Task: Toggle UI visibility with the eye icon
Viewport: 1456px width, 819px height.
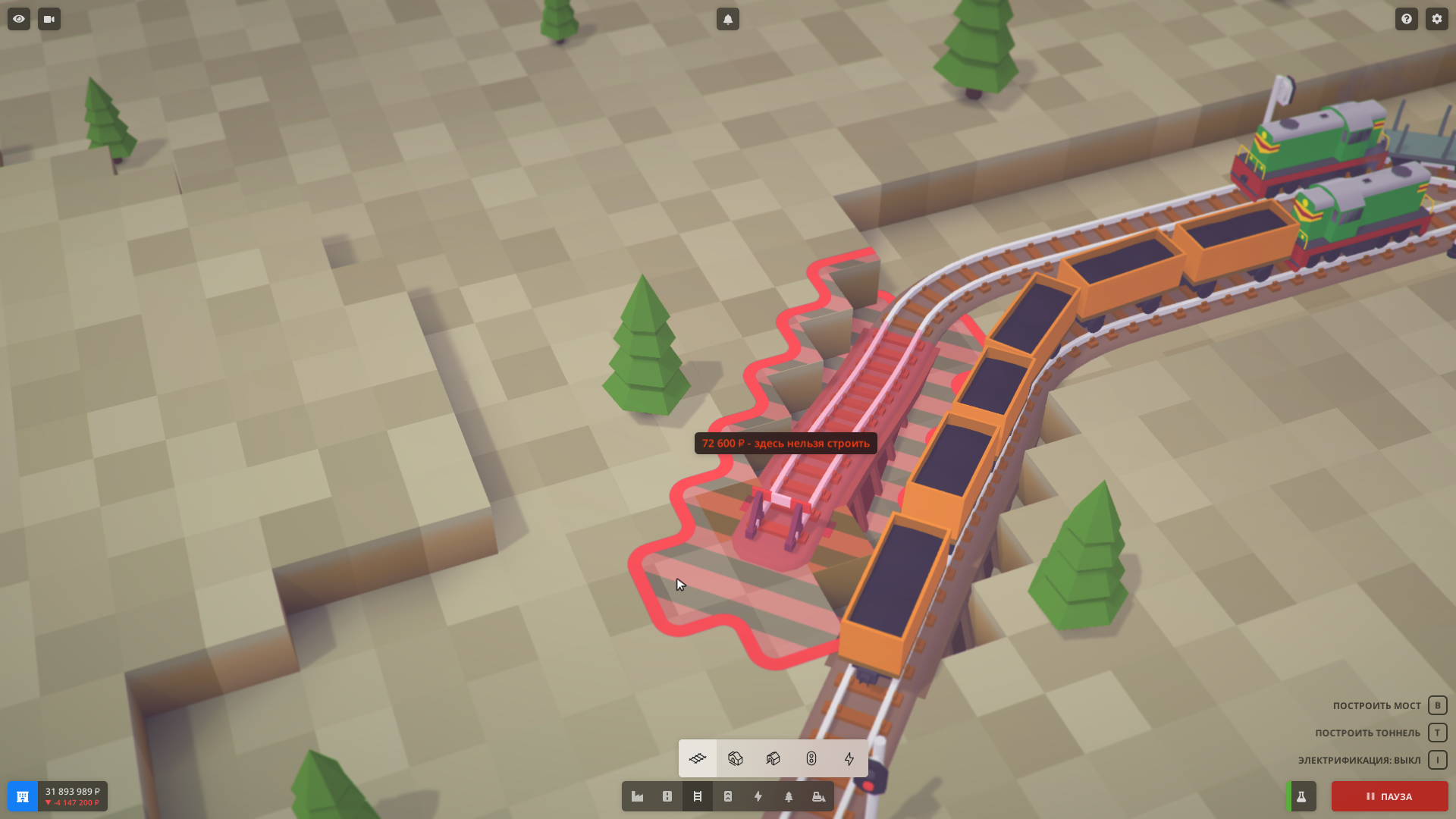Action: pyautogui.click(x=17, y=19)
